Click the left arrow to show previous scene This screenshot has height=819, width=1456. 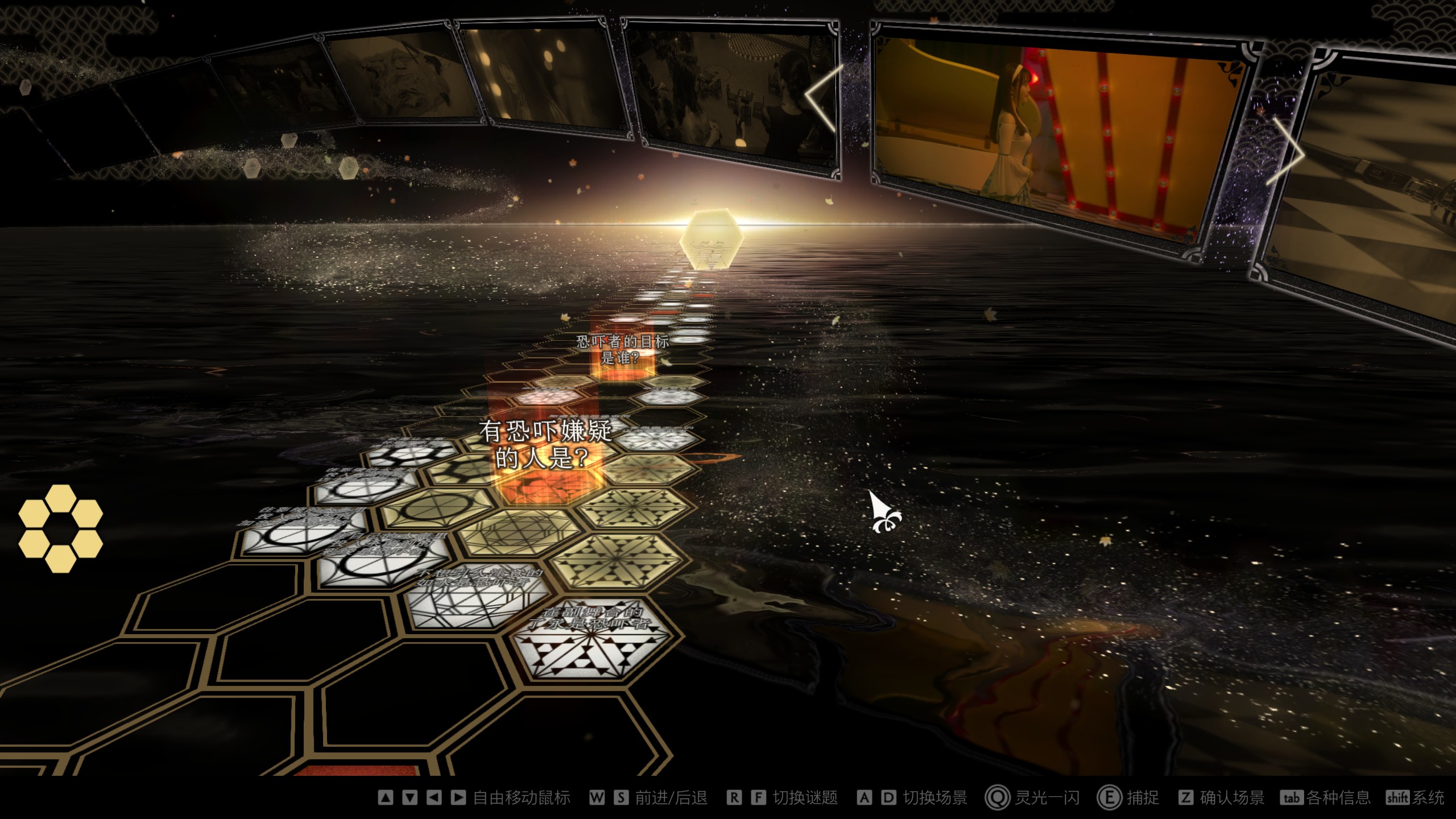click(x=822, y=98)
